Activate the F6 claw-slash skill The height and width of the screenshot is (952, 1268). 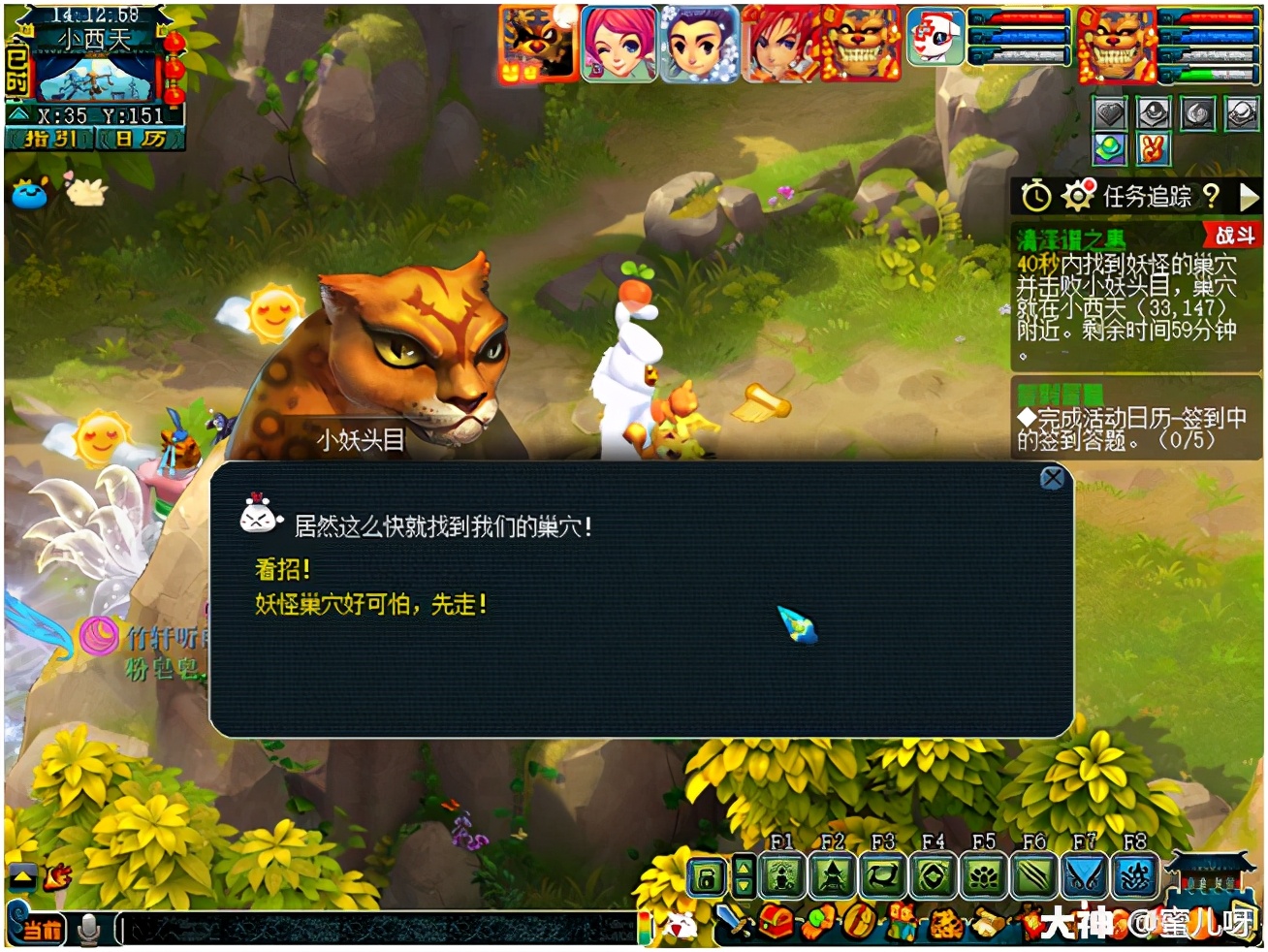pos(1034,877)
